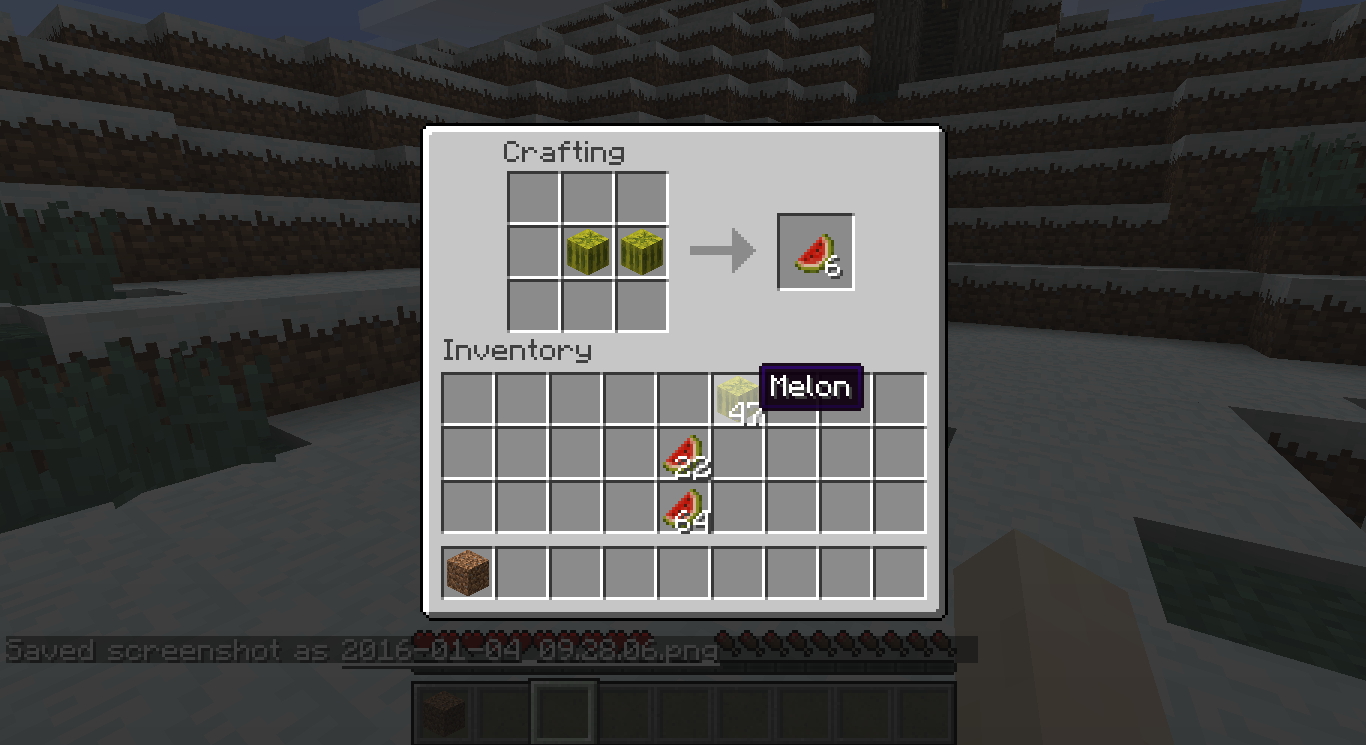Image resolution: width=1366 pixels, height=745 pixels.
Task: Pick up the melon slices from output slot
Action: 815,250
